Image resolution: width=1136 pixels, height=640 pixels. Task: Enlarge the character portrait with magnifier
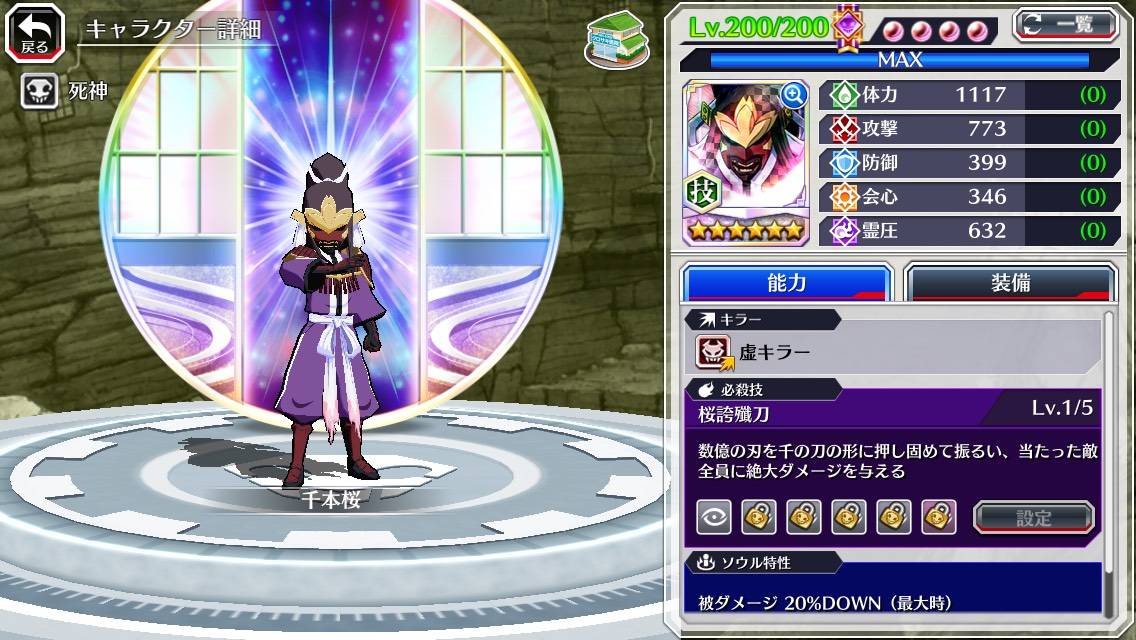(x=794, y=95)
